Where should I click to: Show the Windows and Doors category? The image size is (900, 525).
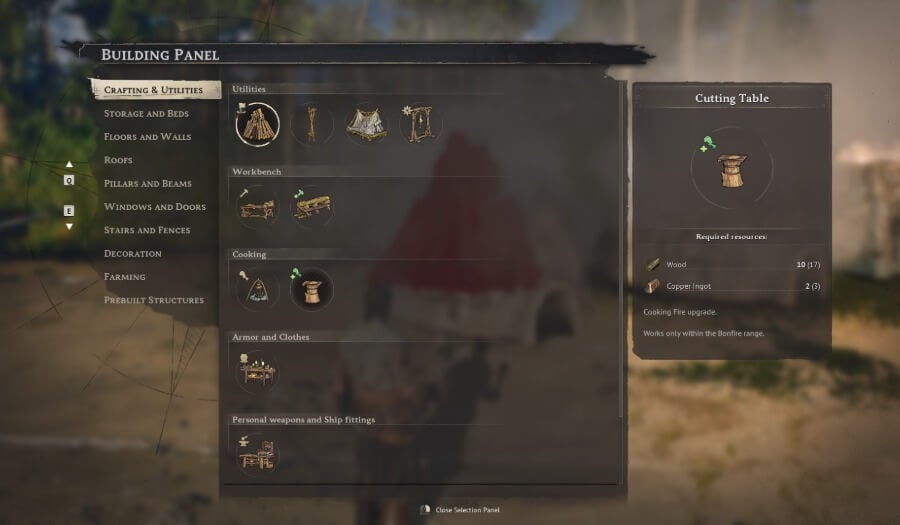pos(154,207)
